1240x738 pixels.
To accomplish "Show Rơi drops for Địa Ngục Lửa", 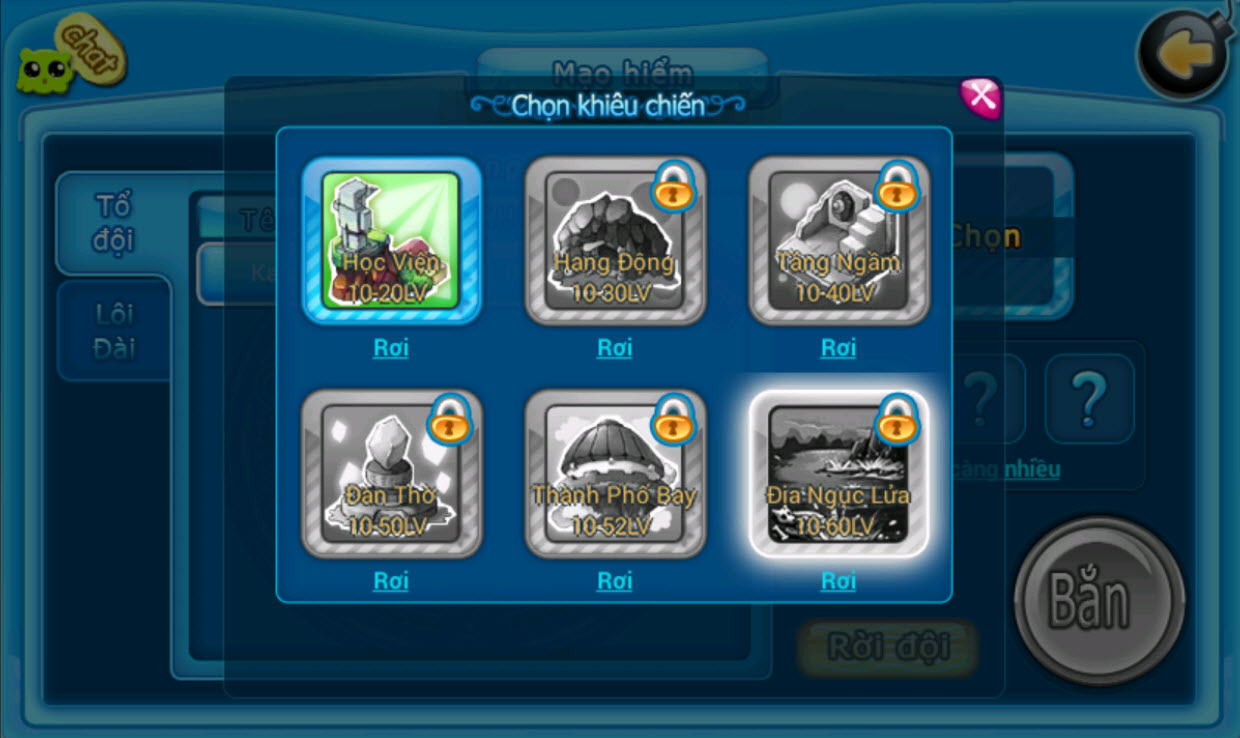I will click(x=839, y=580).
